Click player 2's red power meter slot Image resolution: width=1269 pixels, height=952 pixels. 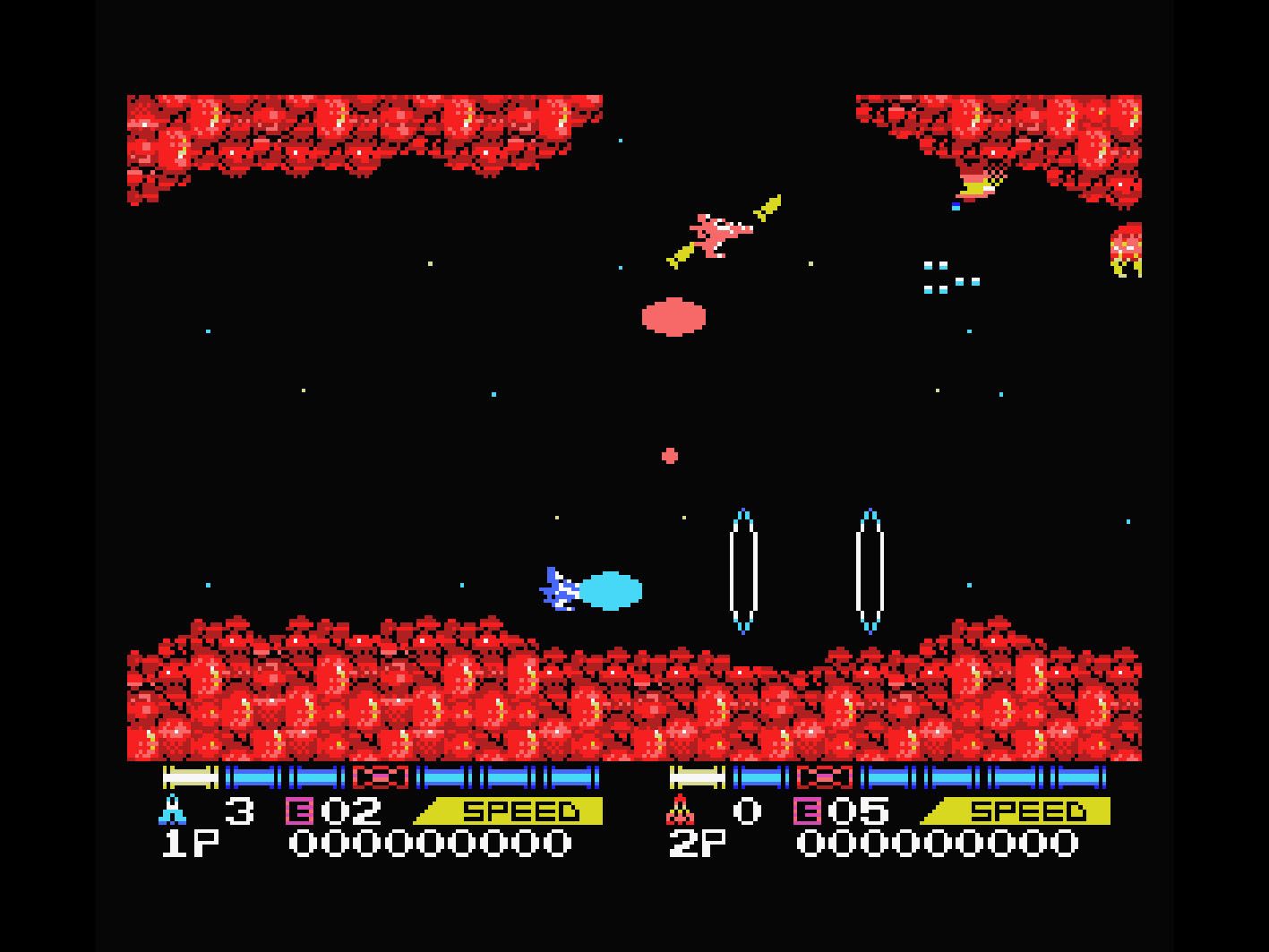(x=825, y=776)
